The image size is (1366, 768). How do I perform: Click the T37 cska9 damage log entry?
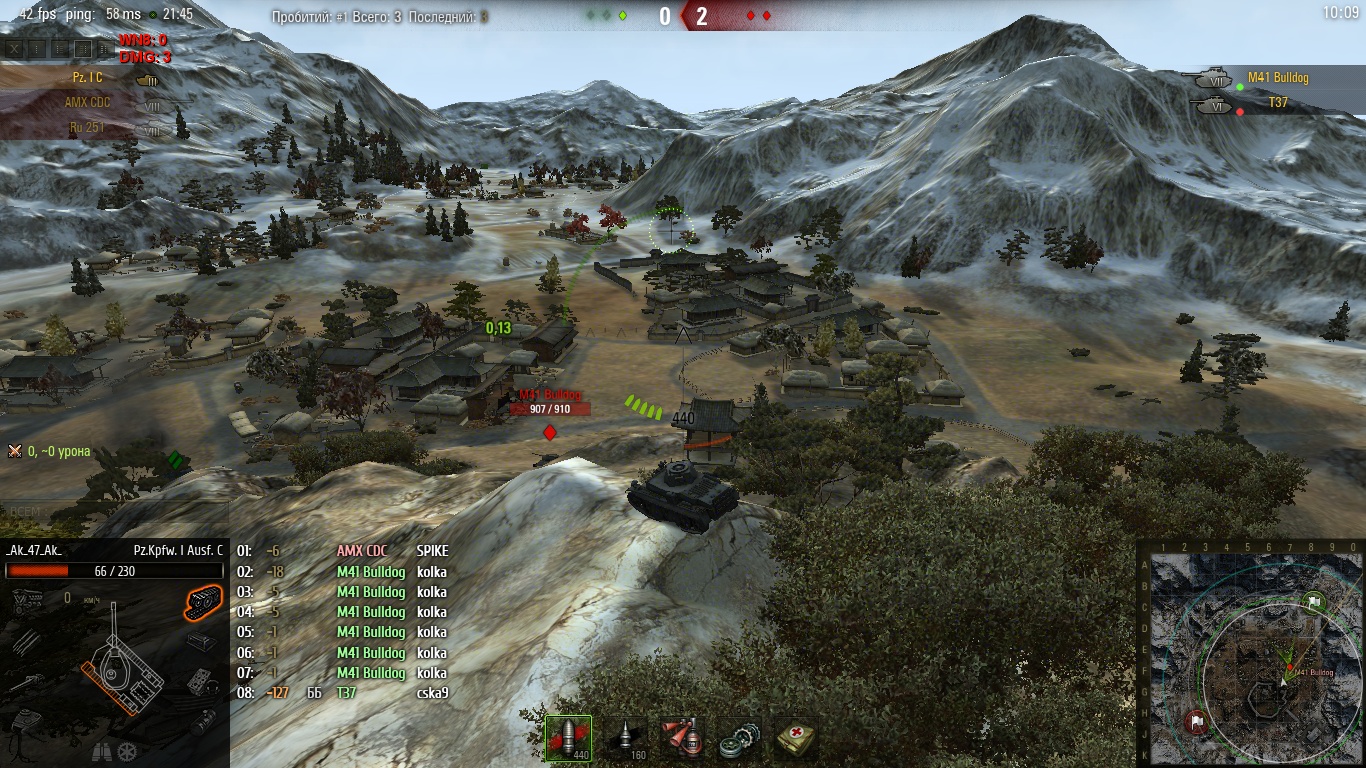pyautogui.click(x=343, y=693)
